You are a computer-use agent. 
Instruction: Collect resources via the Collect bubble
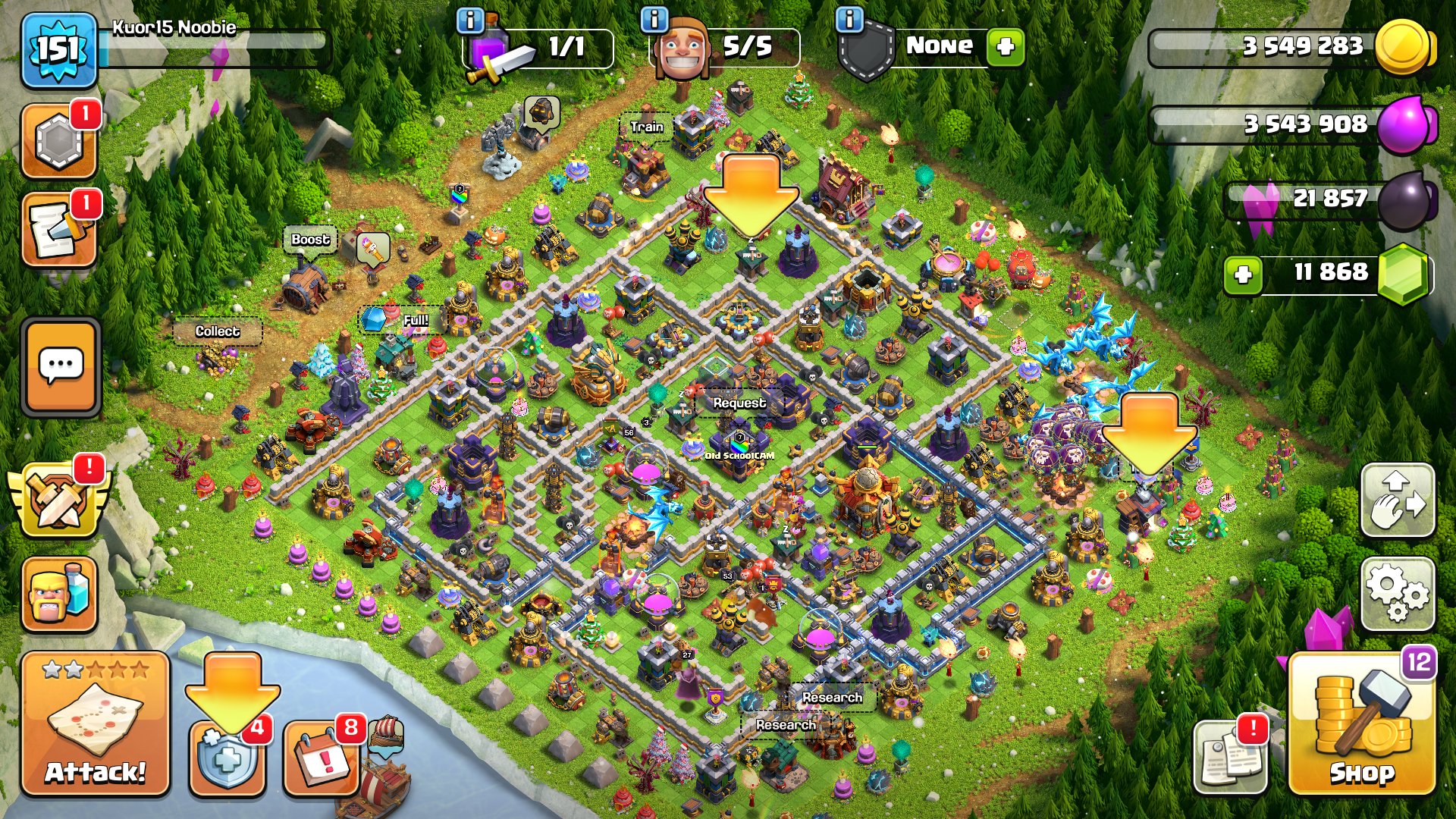[217, 330]
